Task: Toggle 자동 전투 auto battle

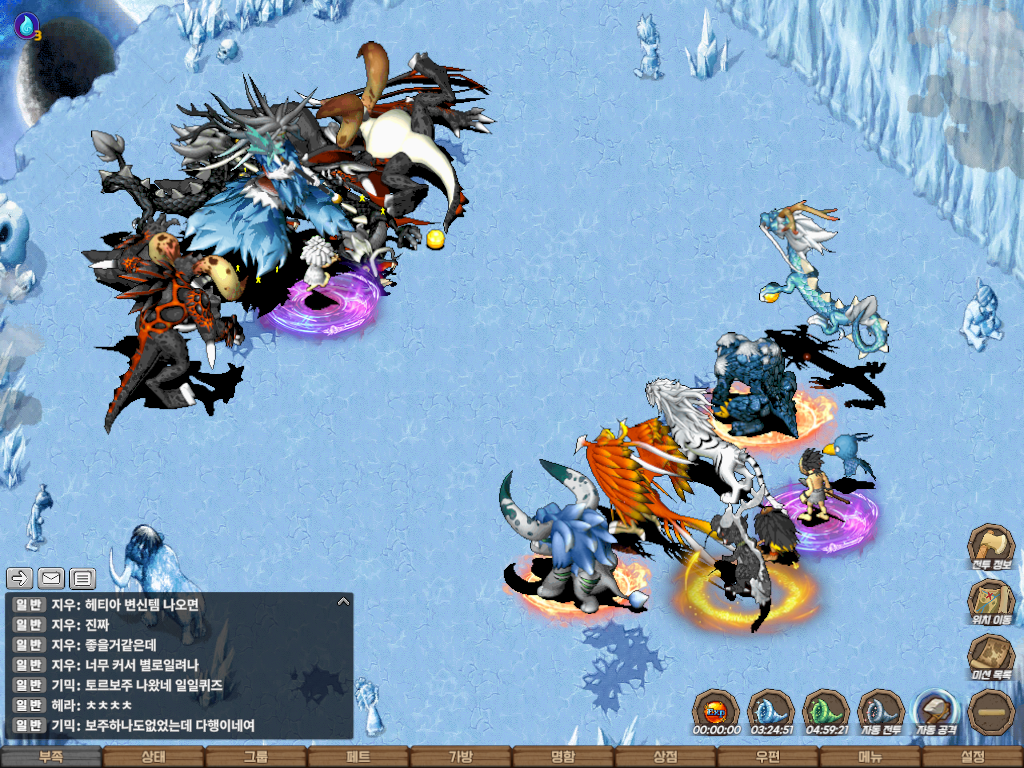Action: (x=881, y=712)
